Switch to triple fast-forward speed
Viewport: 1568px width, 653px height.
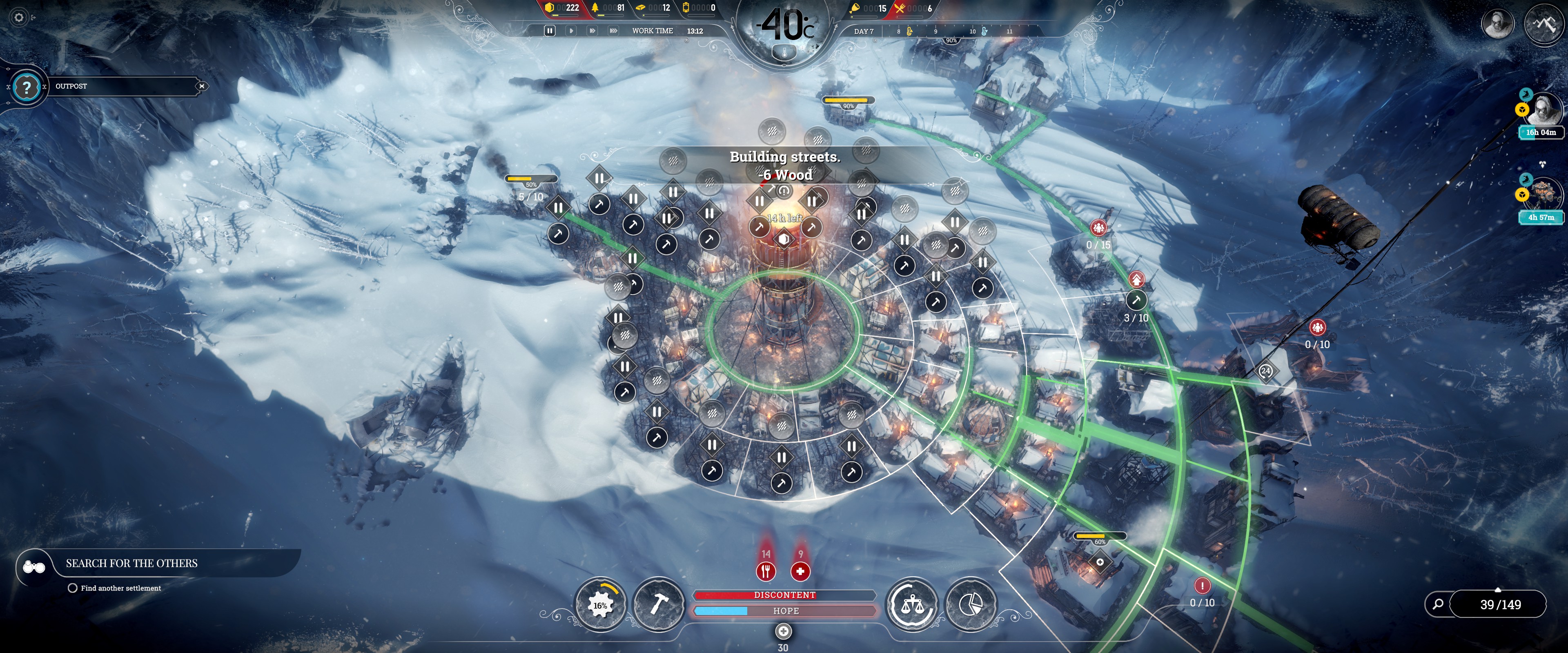click(x=613, y=31)
